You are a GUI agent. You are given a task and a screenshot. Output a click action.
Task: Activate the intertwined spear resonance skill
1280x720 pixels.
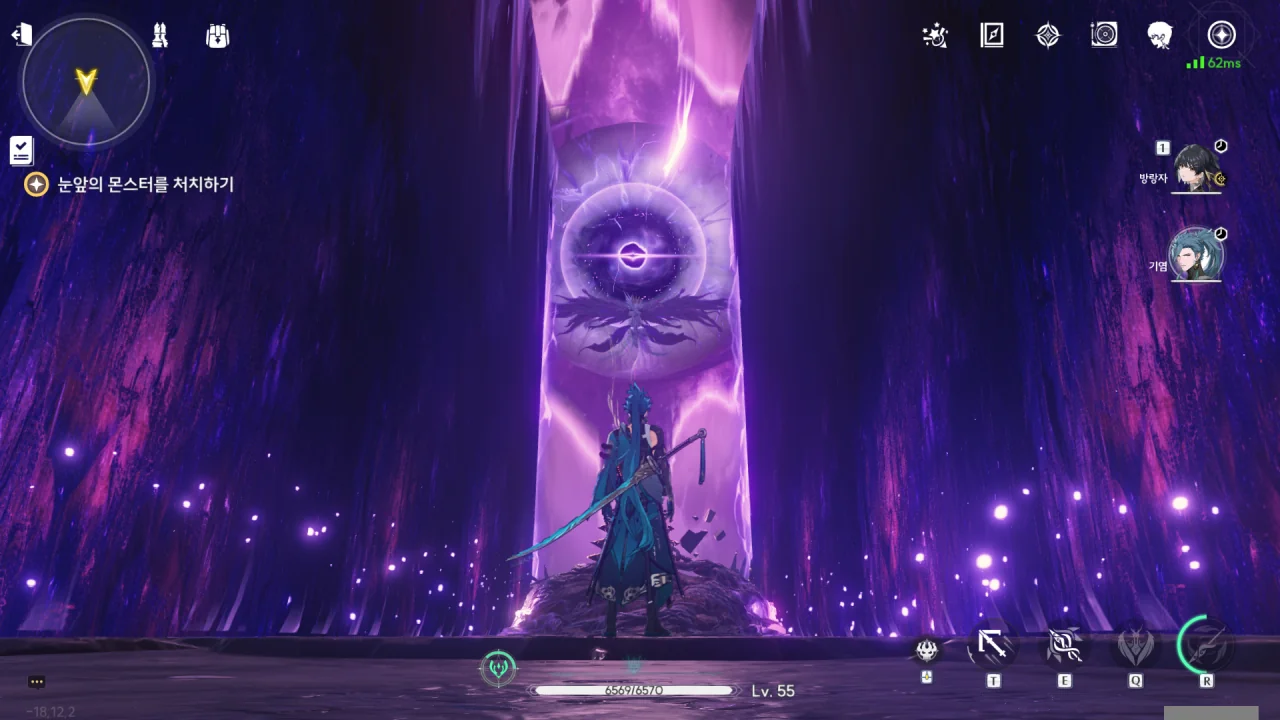pyautogui.click(x=1063, y=646)
